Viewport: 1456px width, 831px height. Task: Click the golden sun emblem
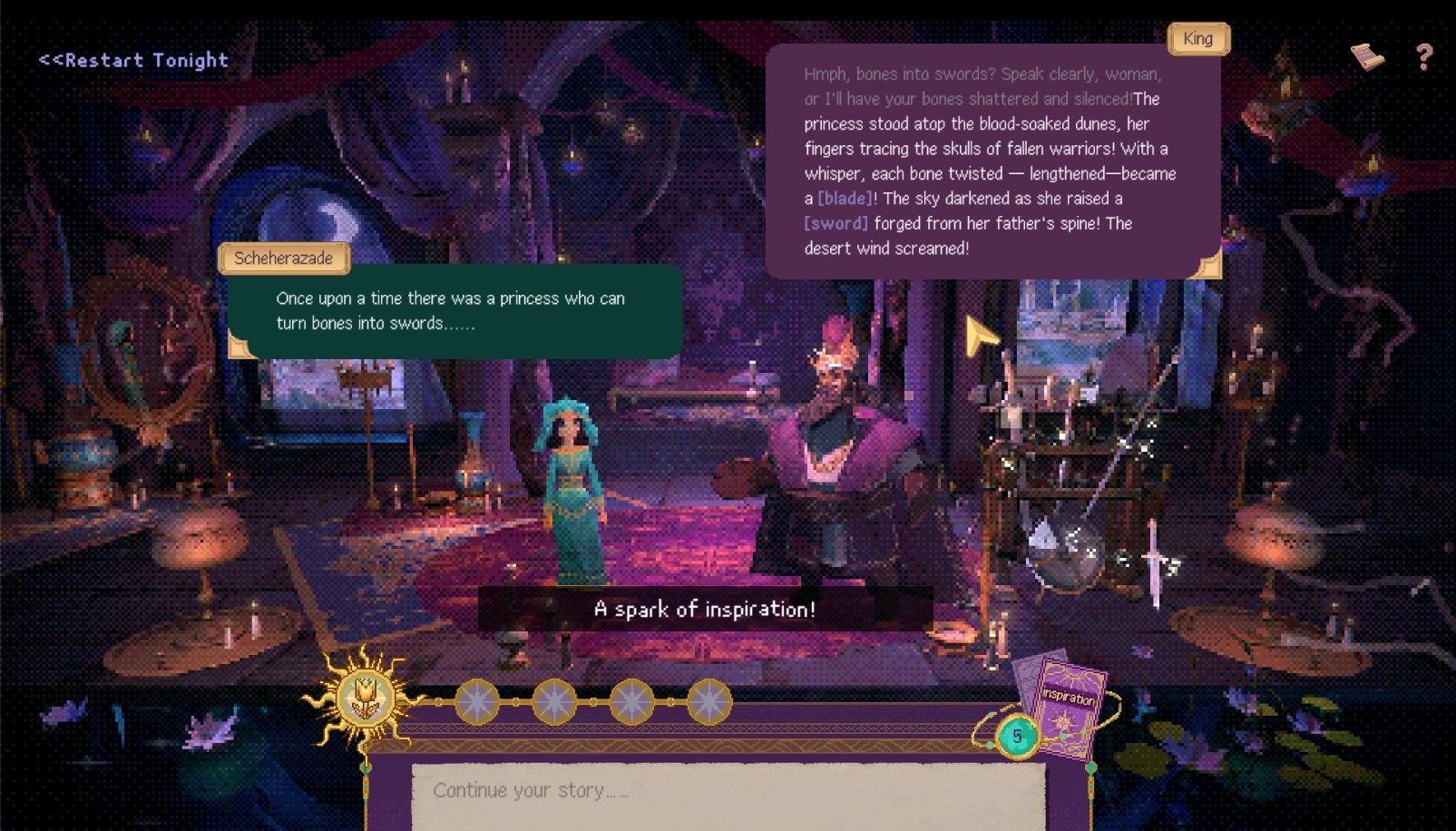(366, 699)
